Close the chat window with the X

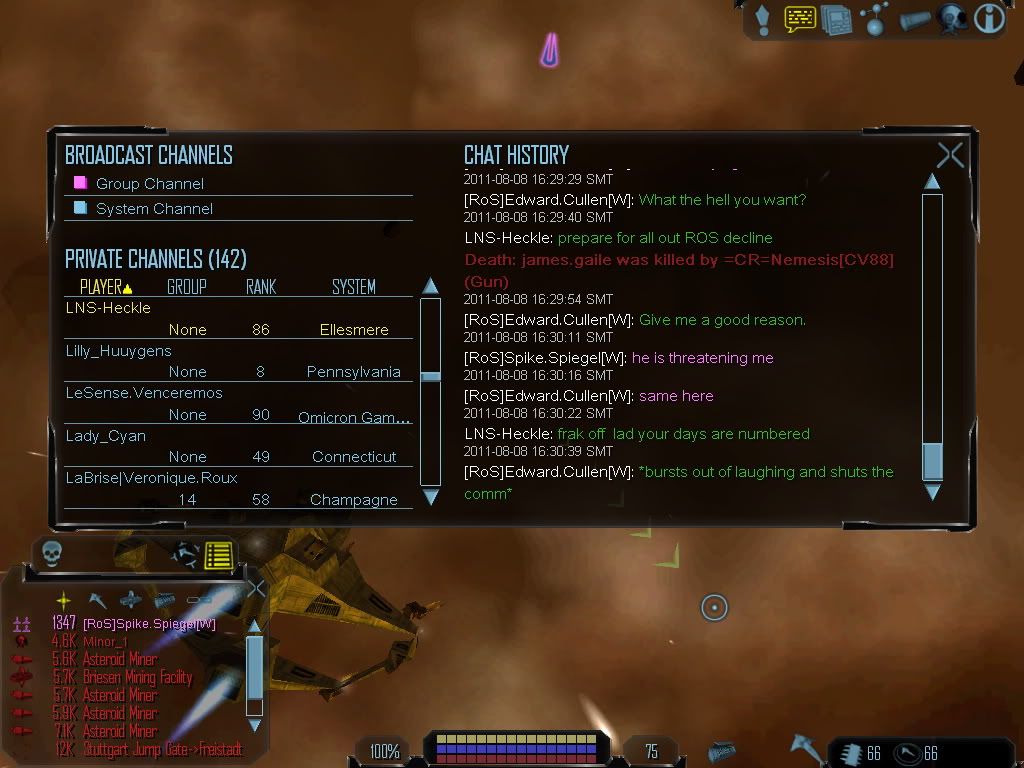(x=950, y=155)
